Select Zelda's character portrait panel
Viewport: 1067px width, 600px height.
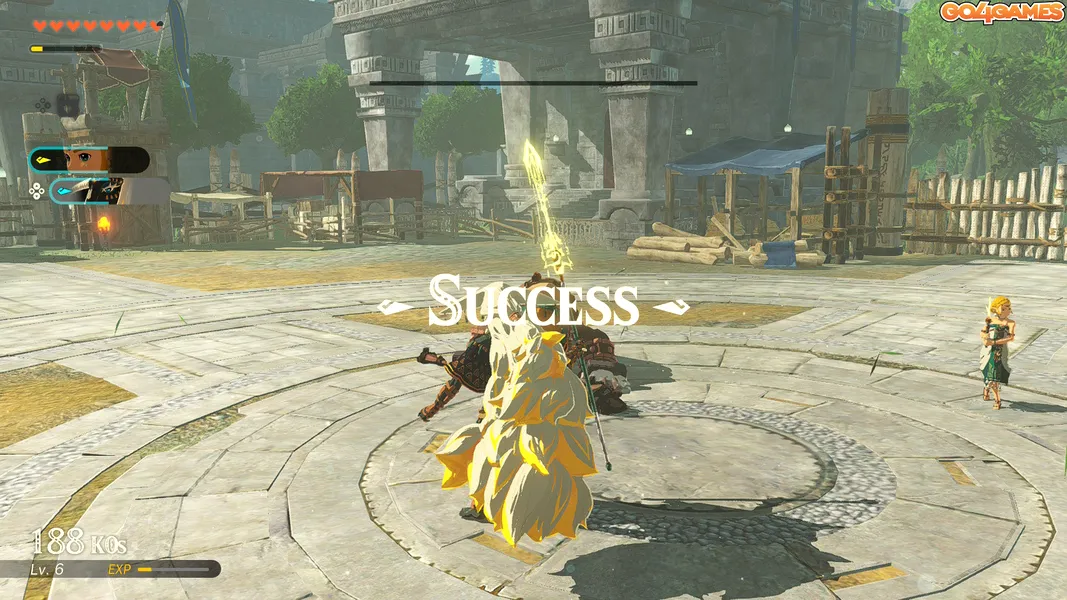89,160
